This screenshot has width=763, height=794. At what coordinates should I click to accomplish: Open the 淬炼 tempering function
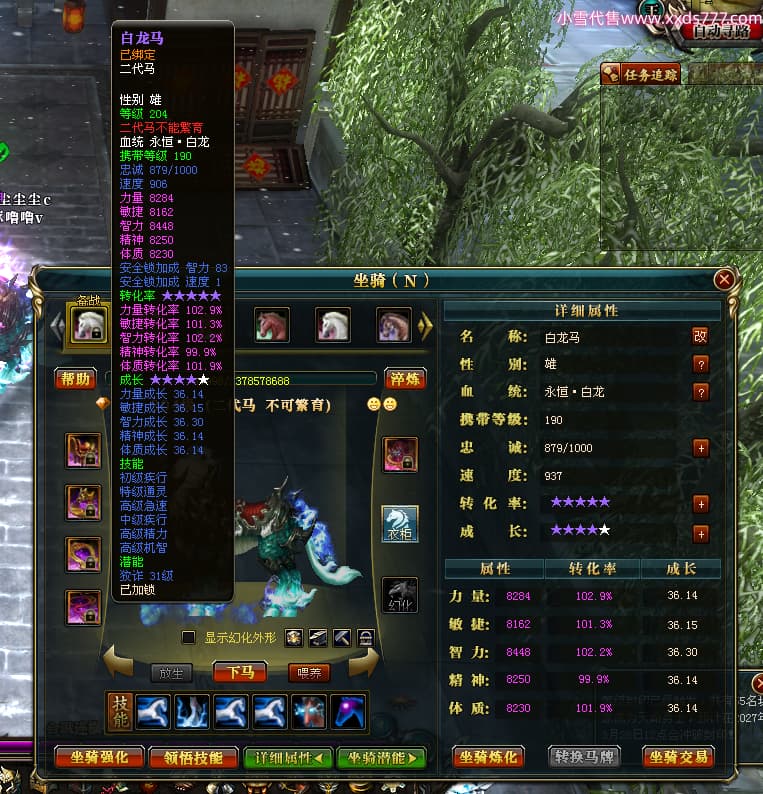(404, 379)
